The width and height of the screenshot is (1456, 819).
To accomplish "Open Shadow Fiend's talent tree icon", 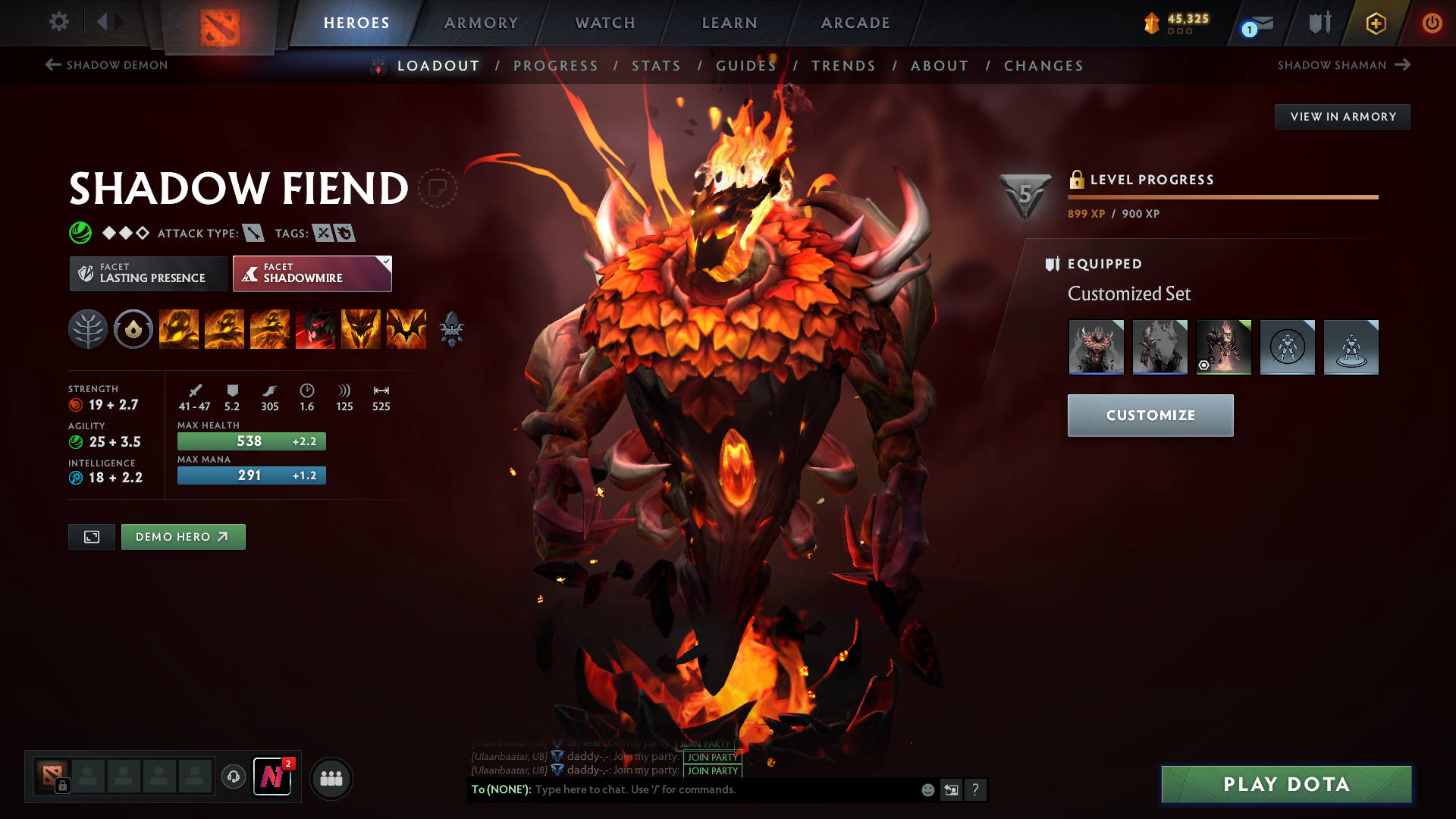I will coord(88,329).
